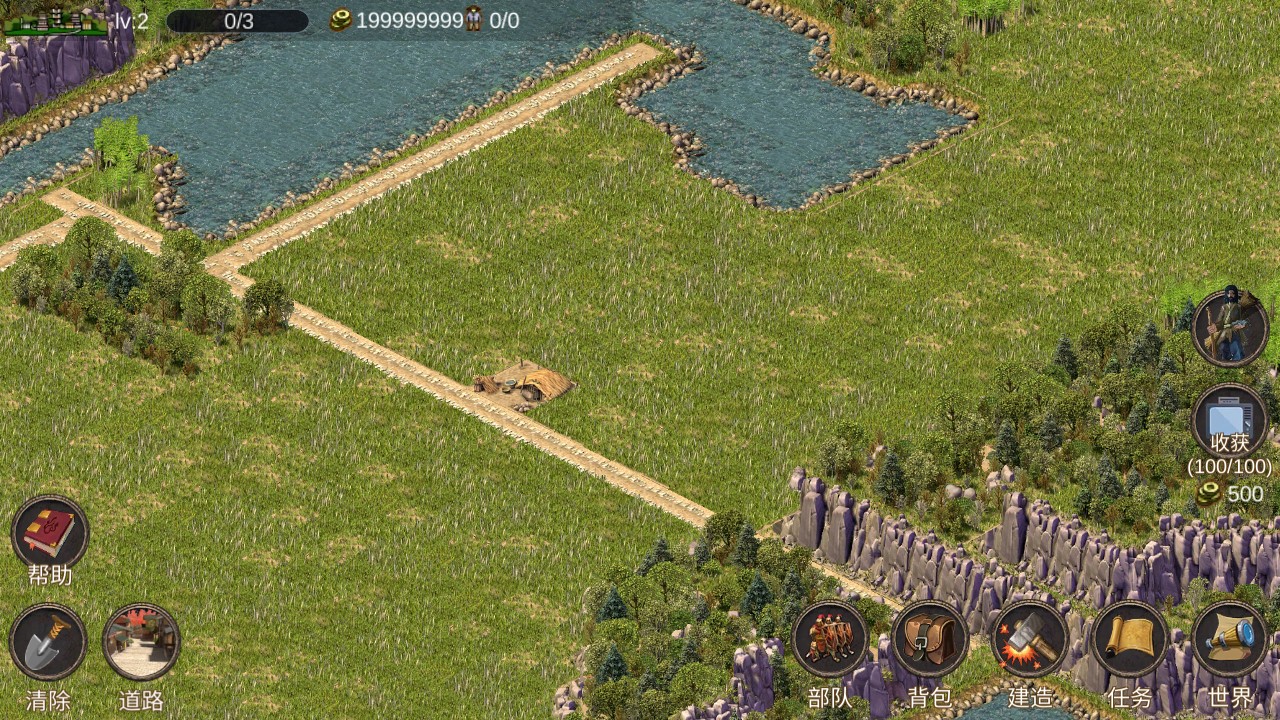Choose the 道路 road building tool
Viewport: 1280px width, 720px height.
142,642
